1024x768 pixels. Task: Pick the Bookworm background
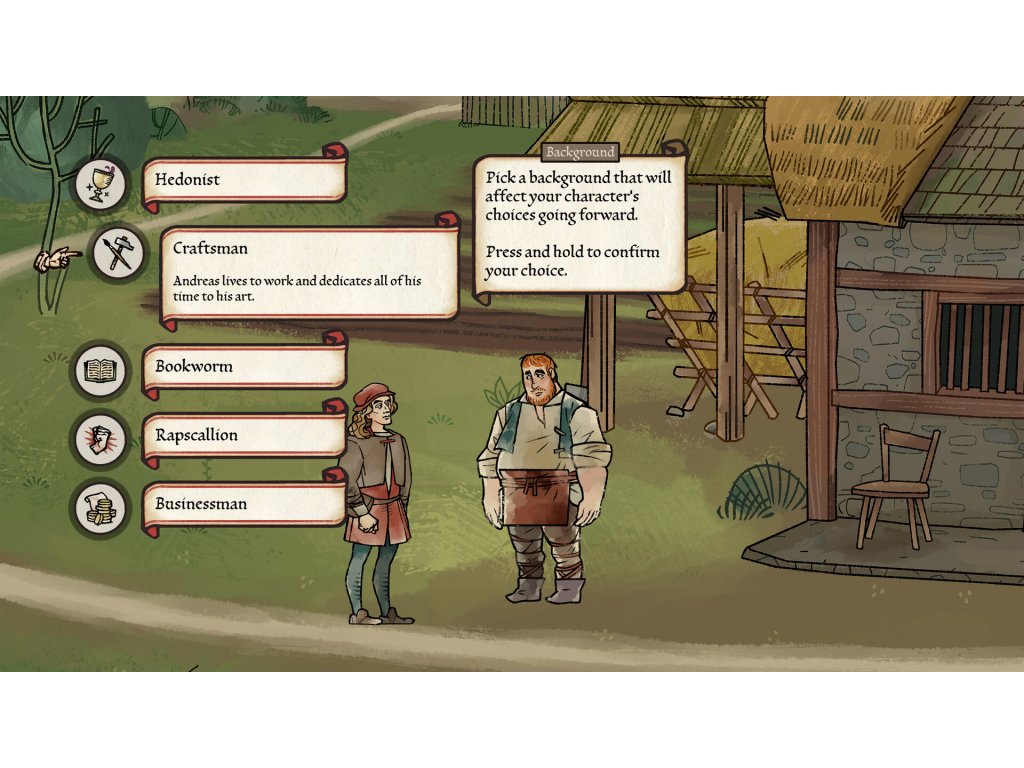[x=244, y=367]
